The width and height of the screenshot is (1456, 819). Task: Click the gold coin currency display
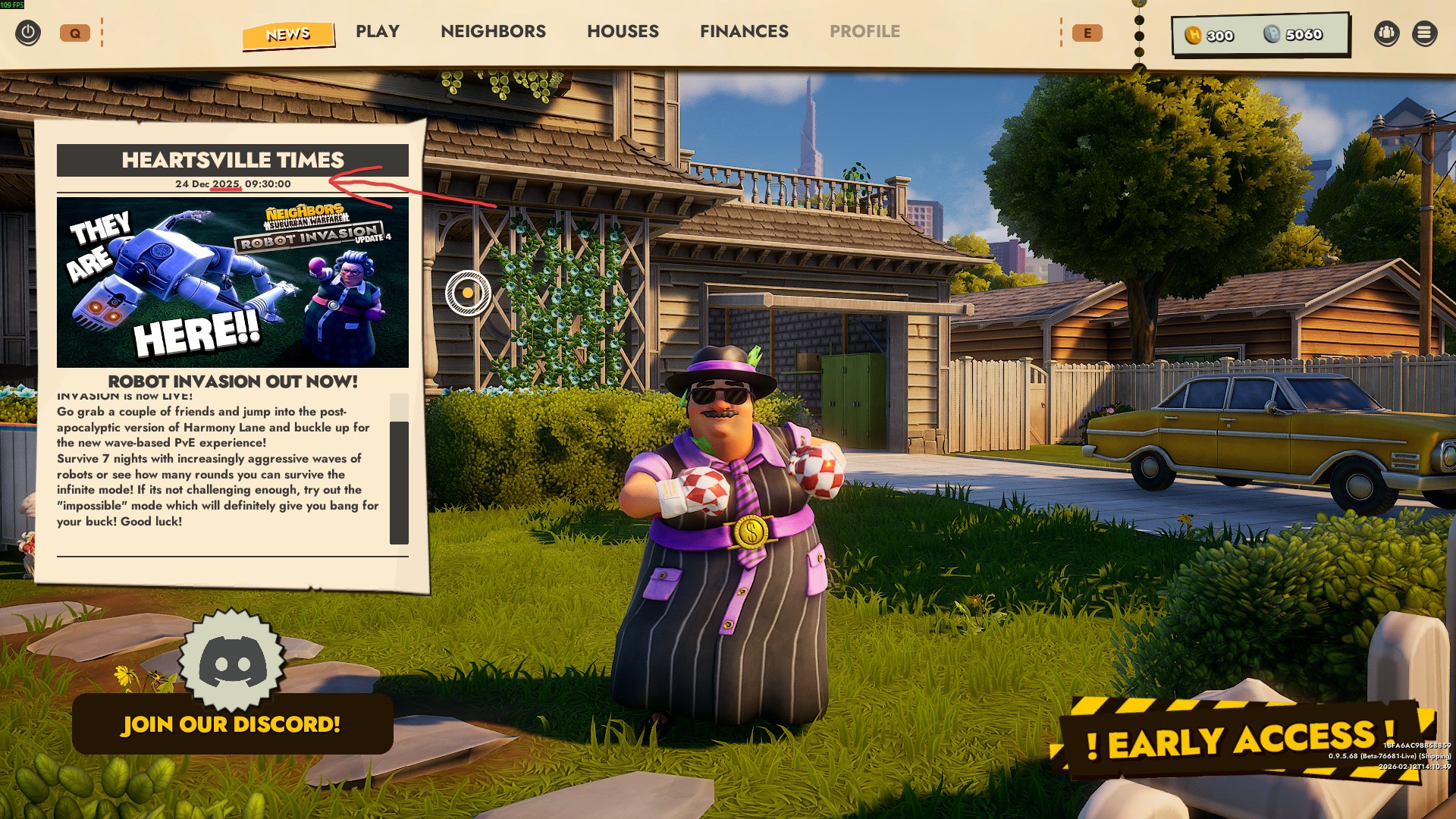[1210, 36]
